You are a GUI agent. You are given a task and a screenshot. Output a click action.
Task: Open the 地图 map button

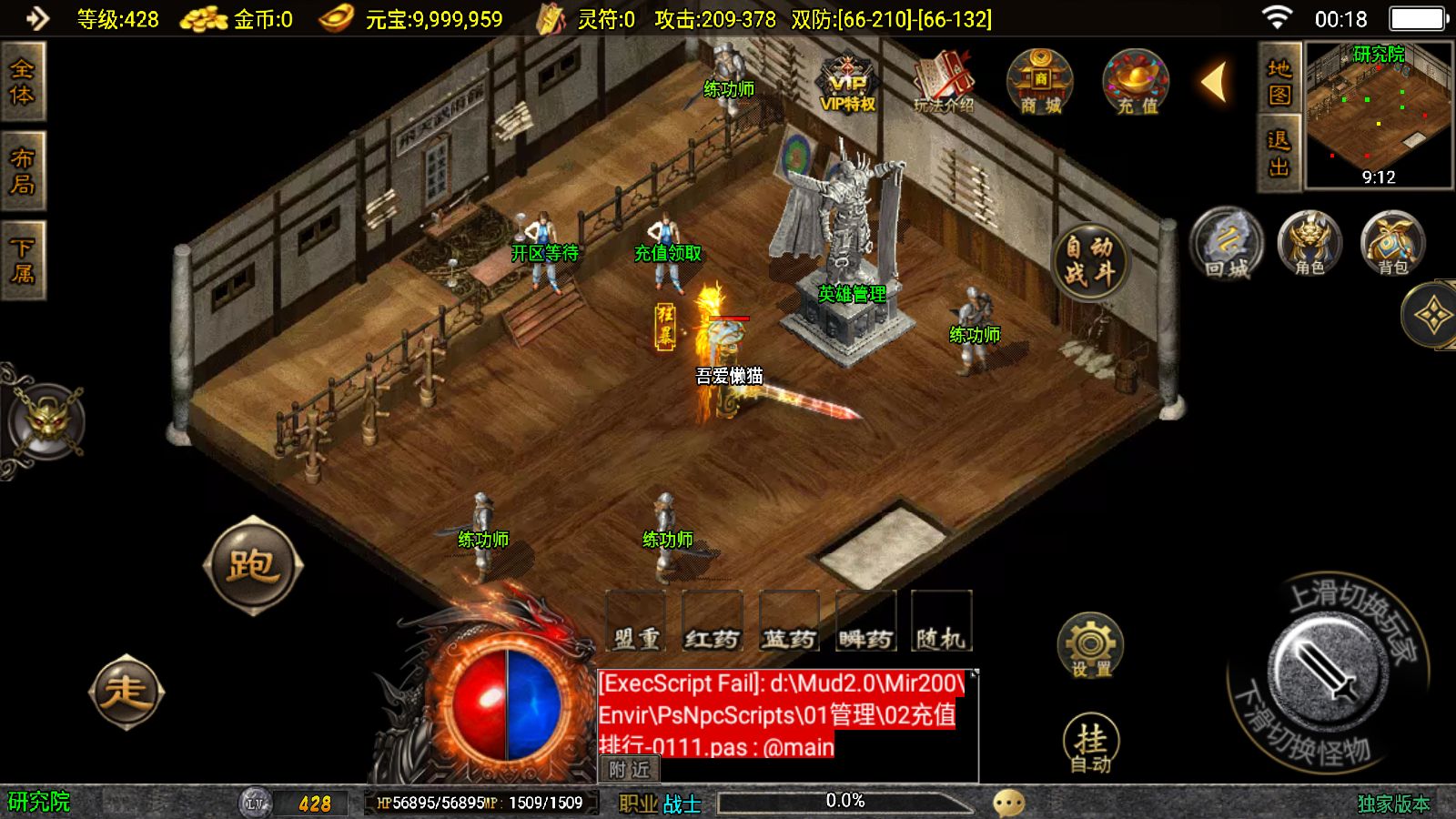point(1279,80)
